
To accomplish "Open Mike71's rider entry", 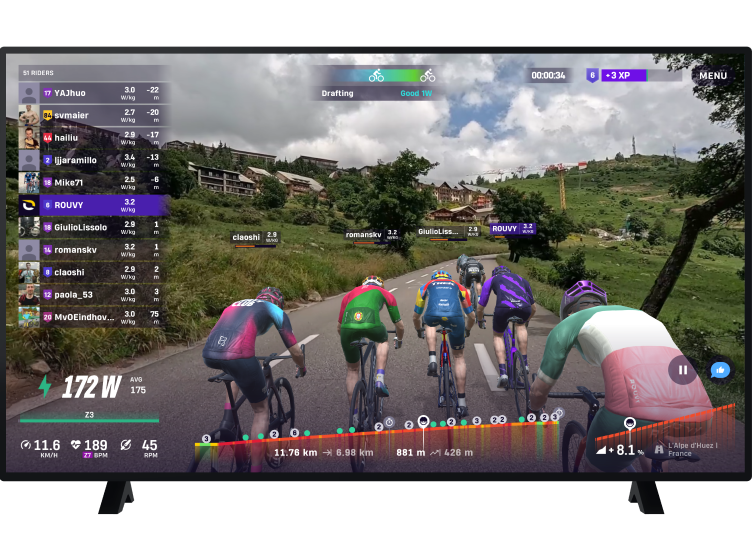I will (91, 182).
